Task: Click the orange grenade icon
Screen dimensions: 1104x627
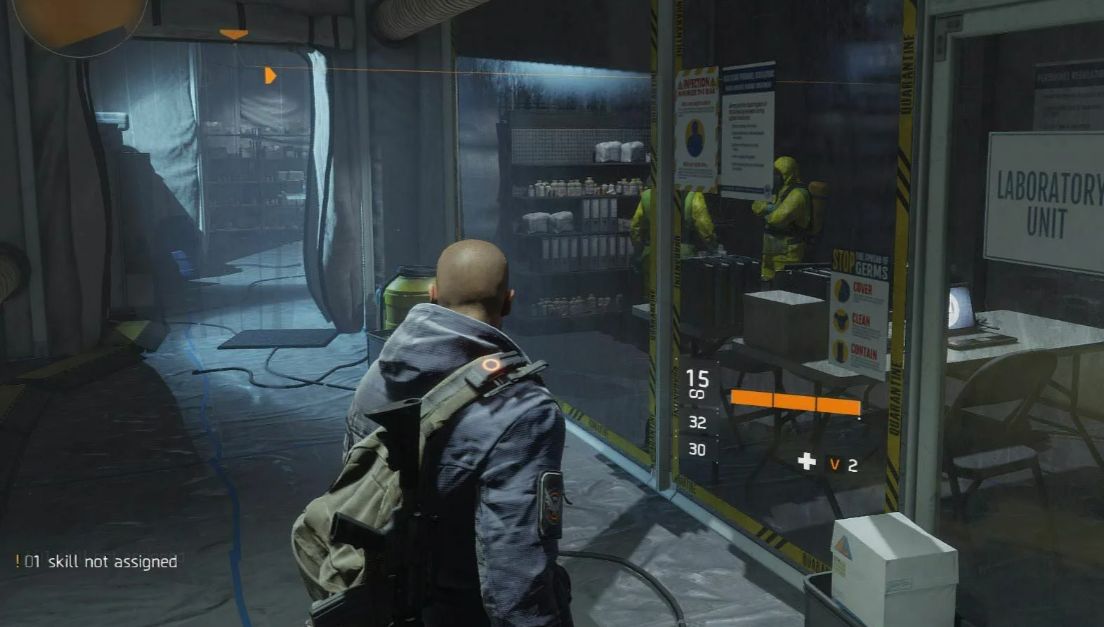Action: (835, 463)
